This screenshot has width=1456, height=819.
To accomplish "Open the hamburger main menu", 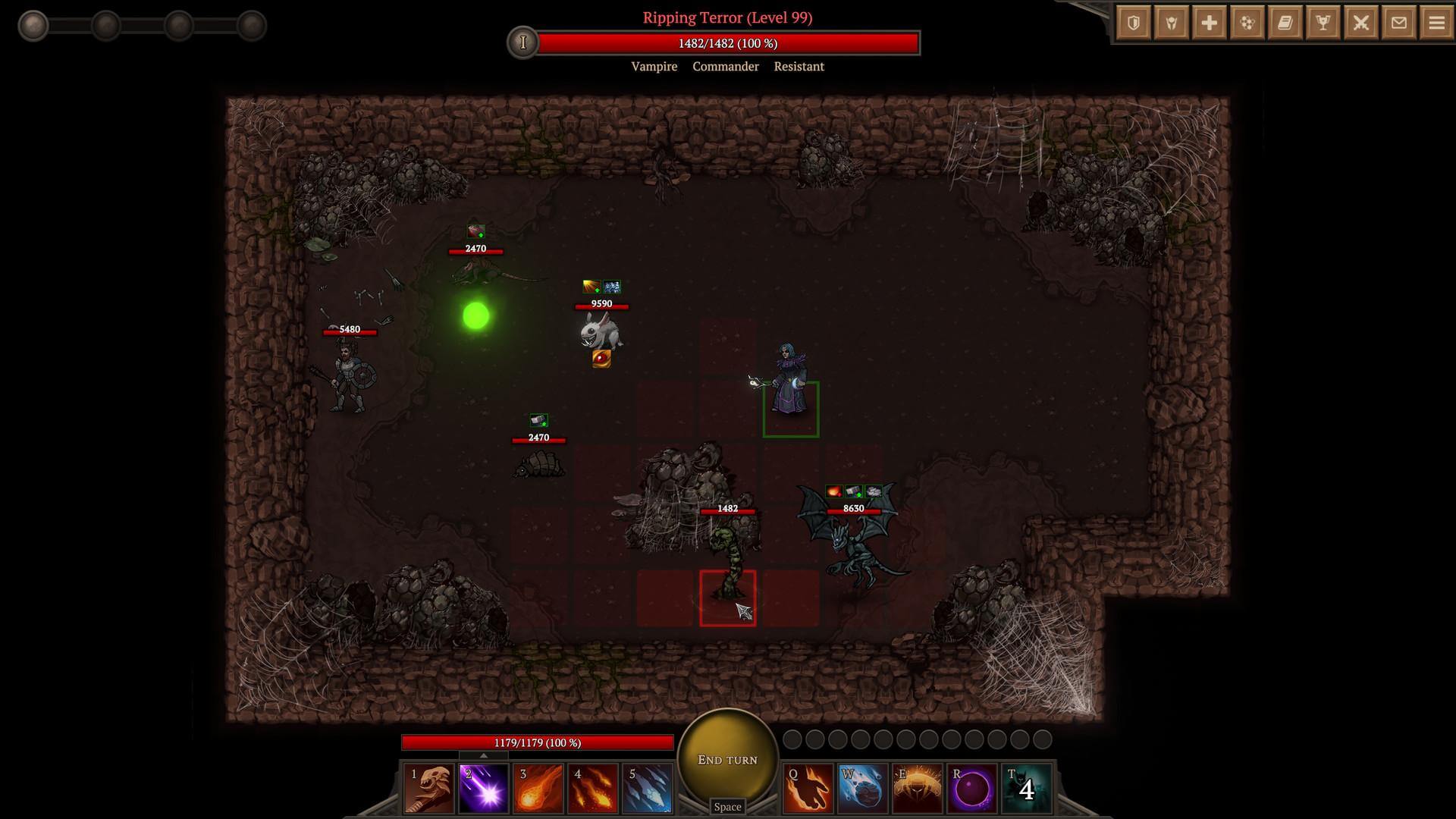I will point(1436,24).
